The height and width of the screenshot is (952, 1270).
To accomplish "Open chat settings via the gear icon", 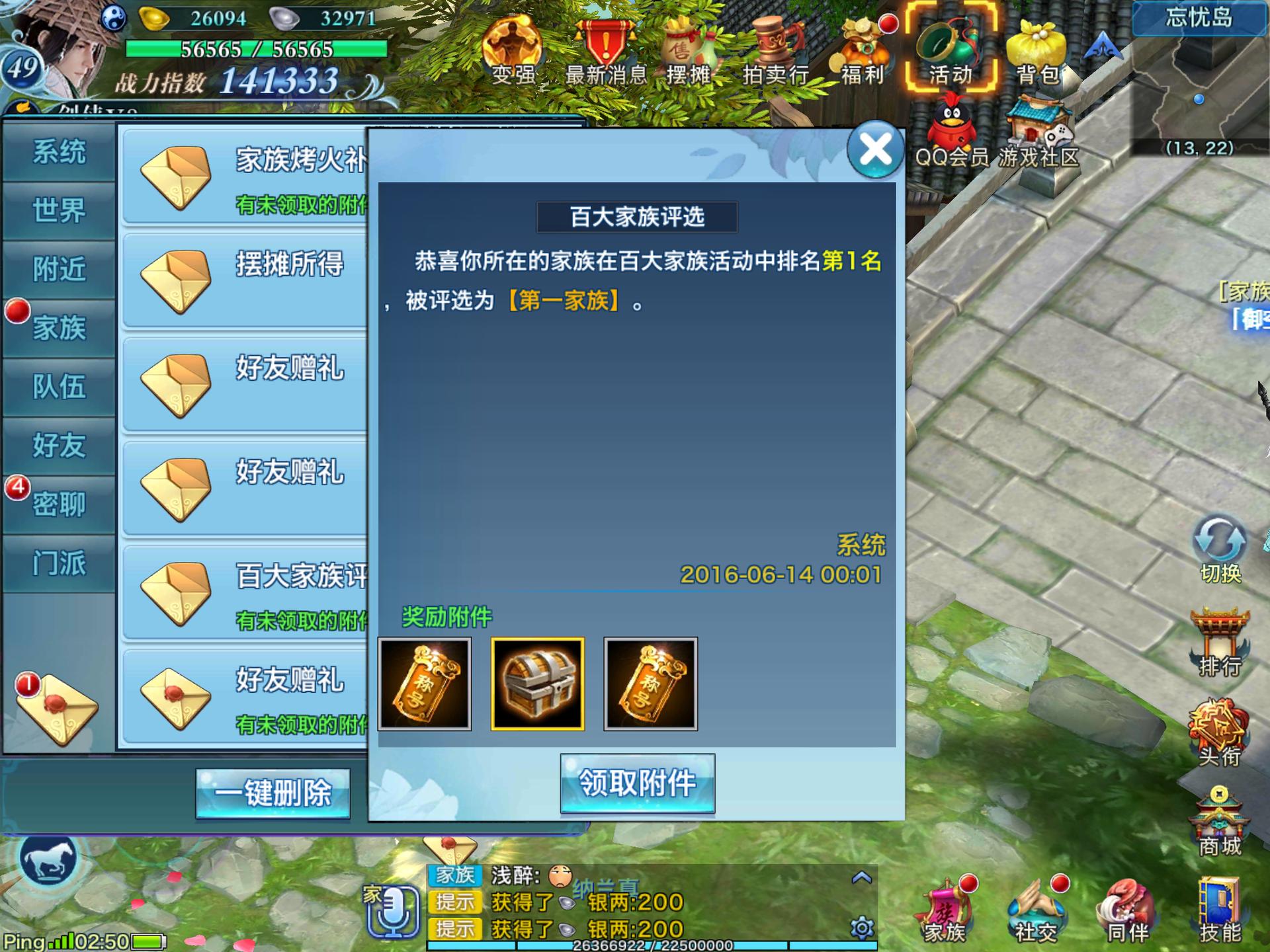I will click(865, 929).
